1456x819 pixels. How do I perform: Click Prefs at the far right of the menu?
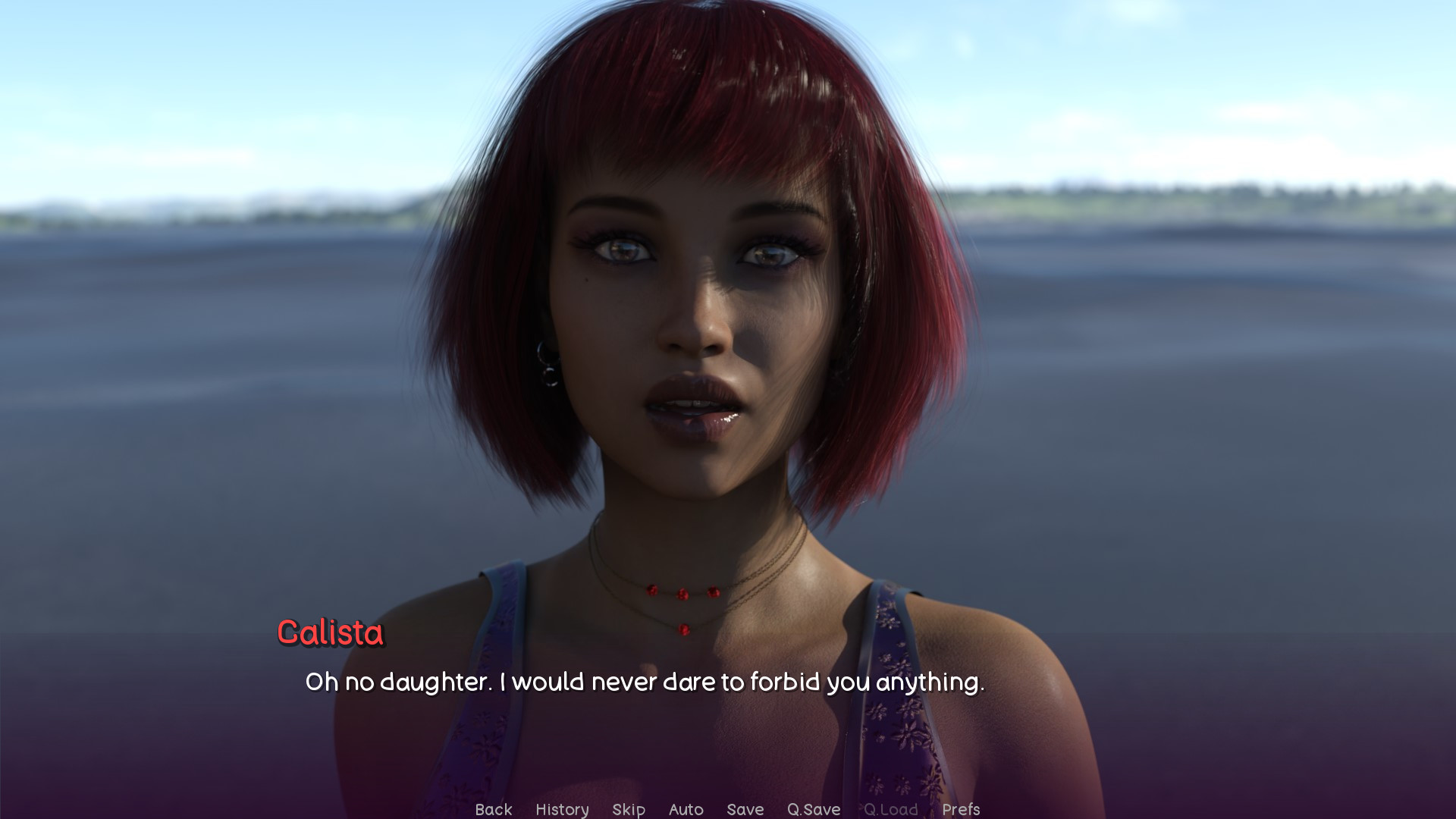coord(962,809)
